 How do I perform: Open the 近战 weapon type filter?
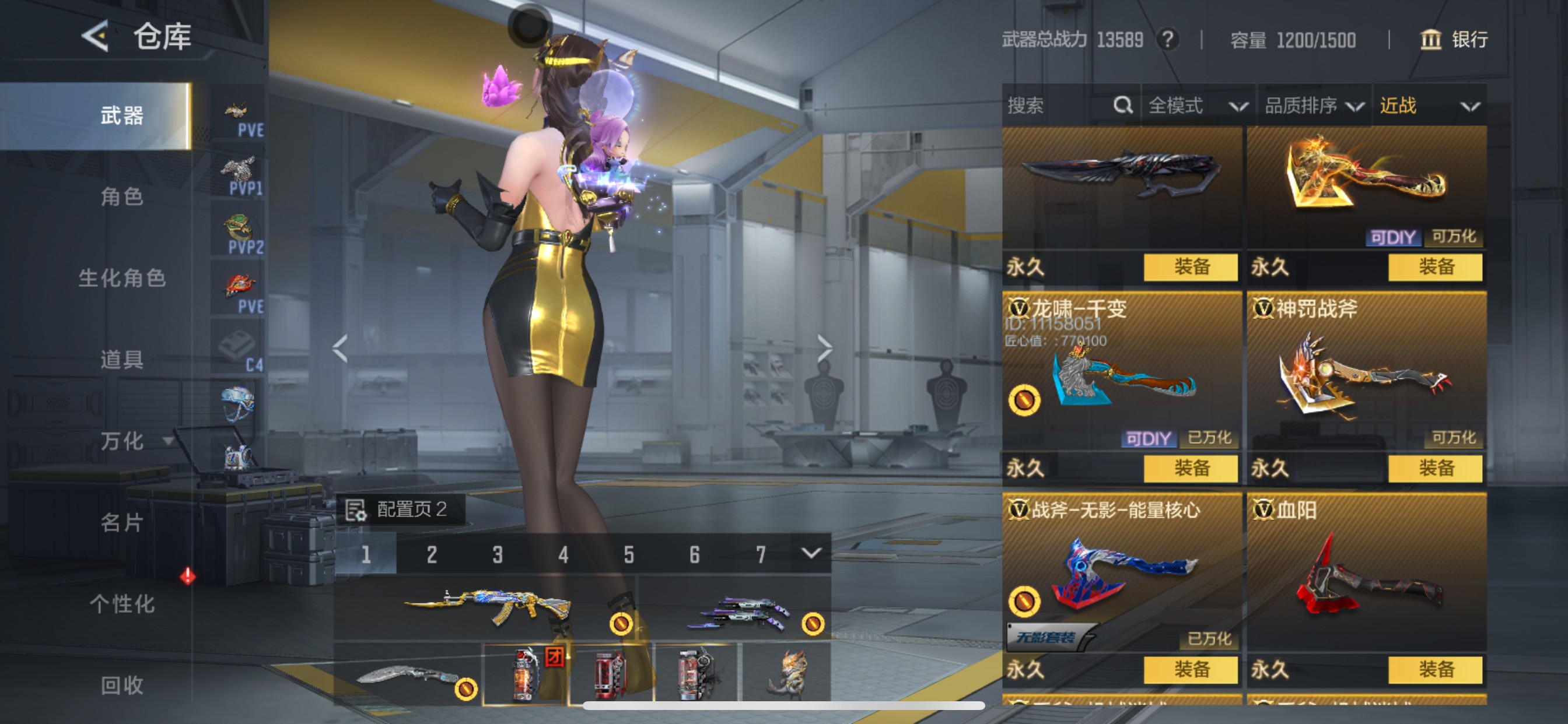pos(1428,106)
